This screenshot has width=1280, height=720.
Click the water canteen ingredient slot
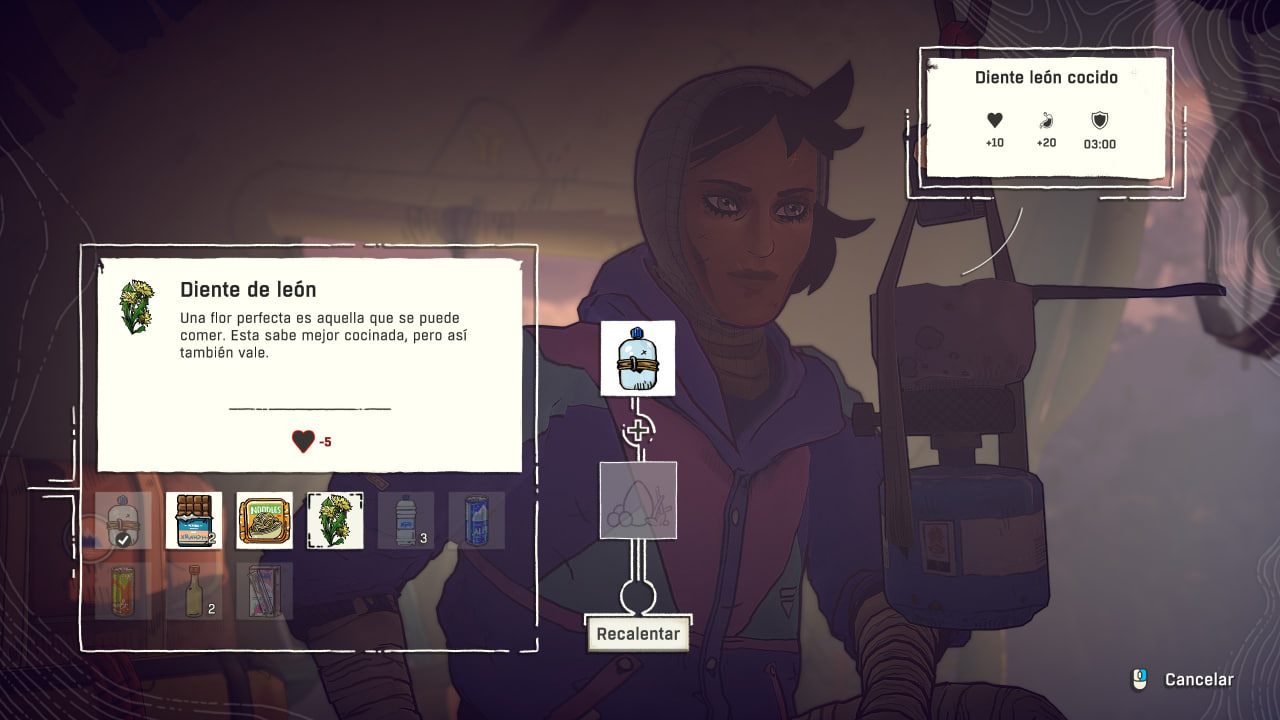[x=638, y=358]
